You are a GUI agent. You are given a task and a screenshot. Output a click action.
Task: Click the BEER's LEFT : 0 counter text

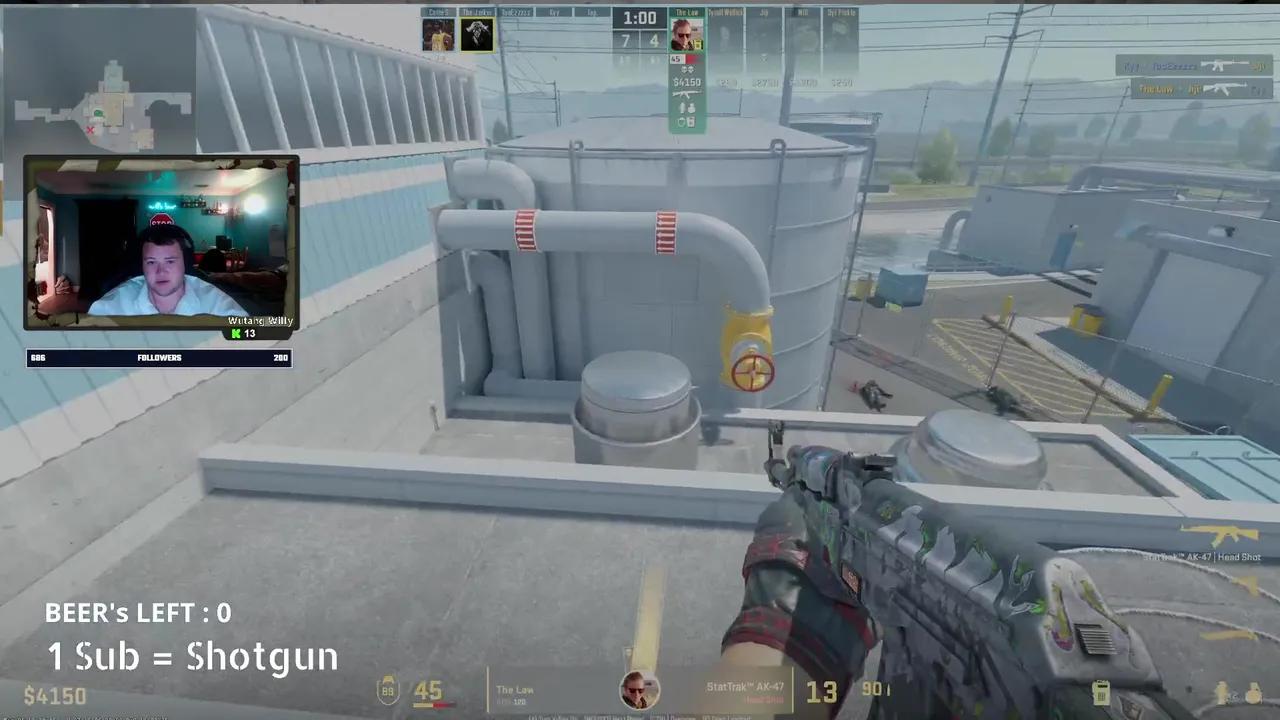click(x=138, y=613)
